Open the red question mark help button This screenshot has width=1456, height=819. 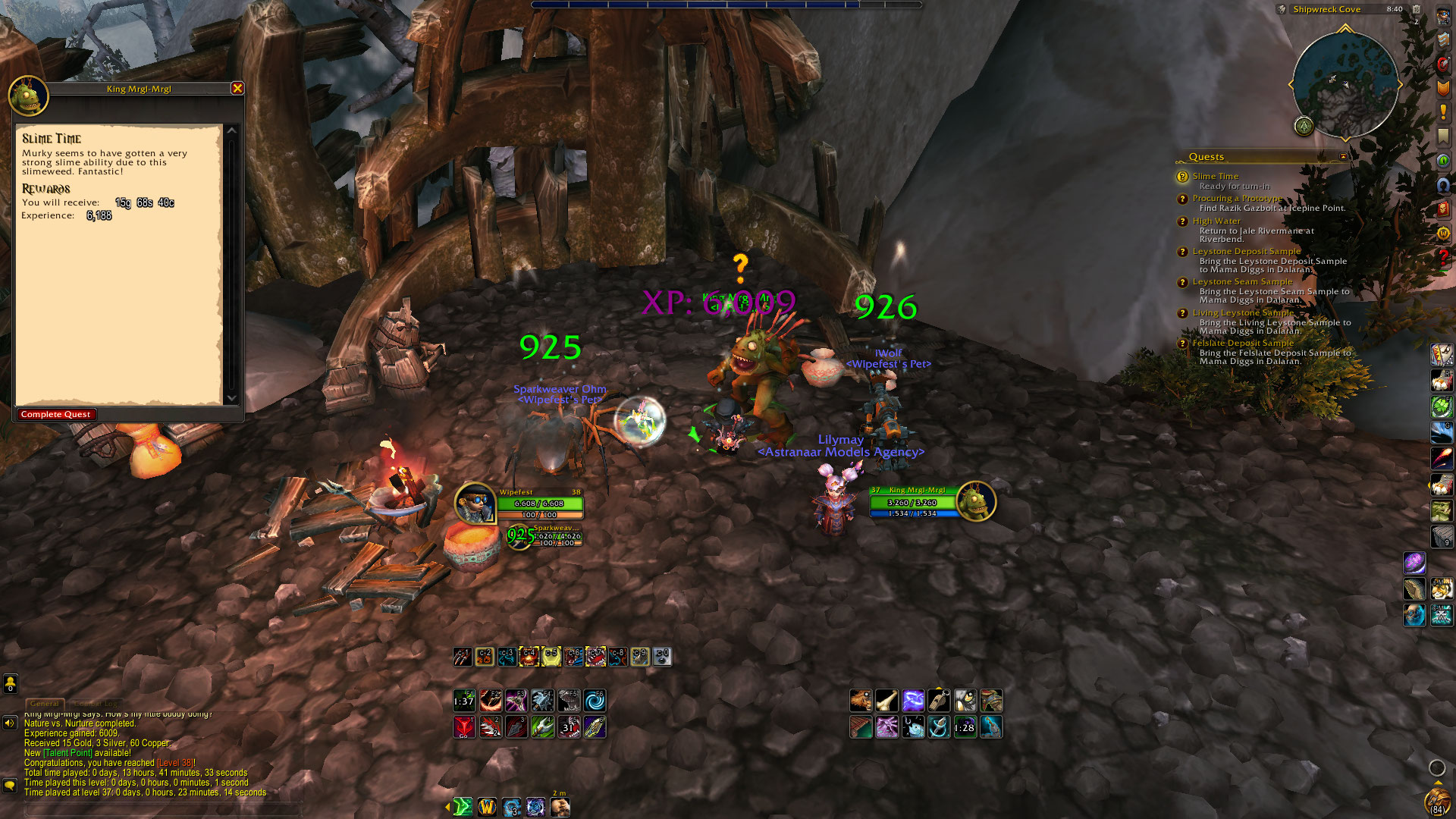pos(1442,258)
